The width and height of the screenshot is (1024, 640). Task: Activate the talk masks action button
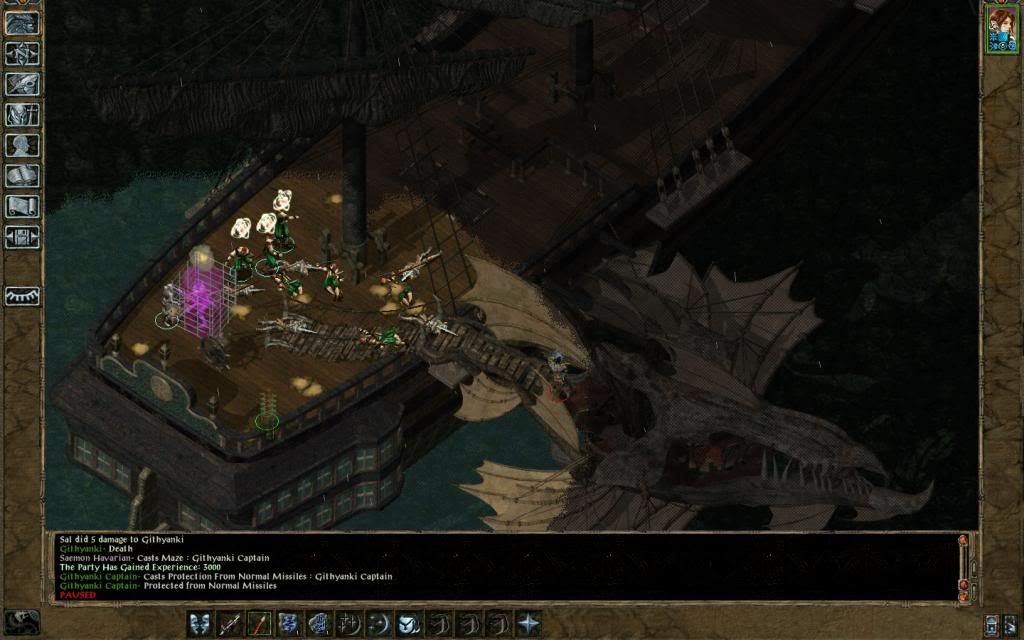click(x=199, y=623)
